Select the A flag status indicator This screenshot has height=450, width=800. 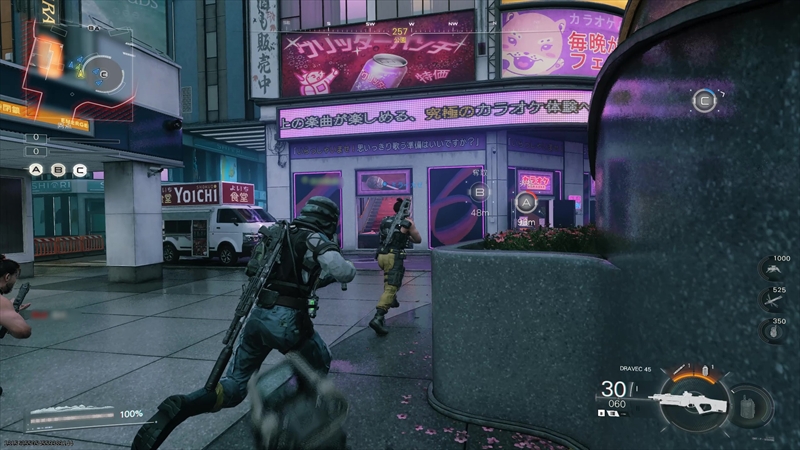click(x=37, y=170)
